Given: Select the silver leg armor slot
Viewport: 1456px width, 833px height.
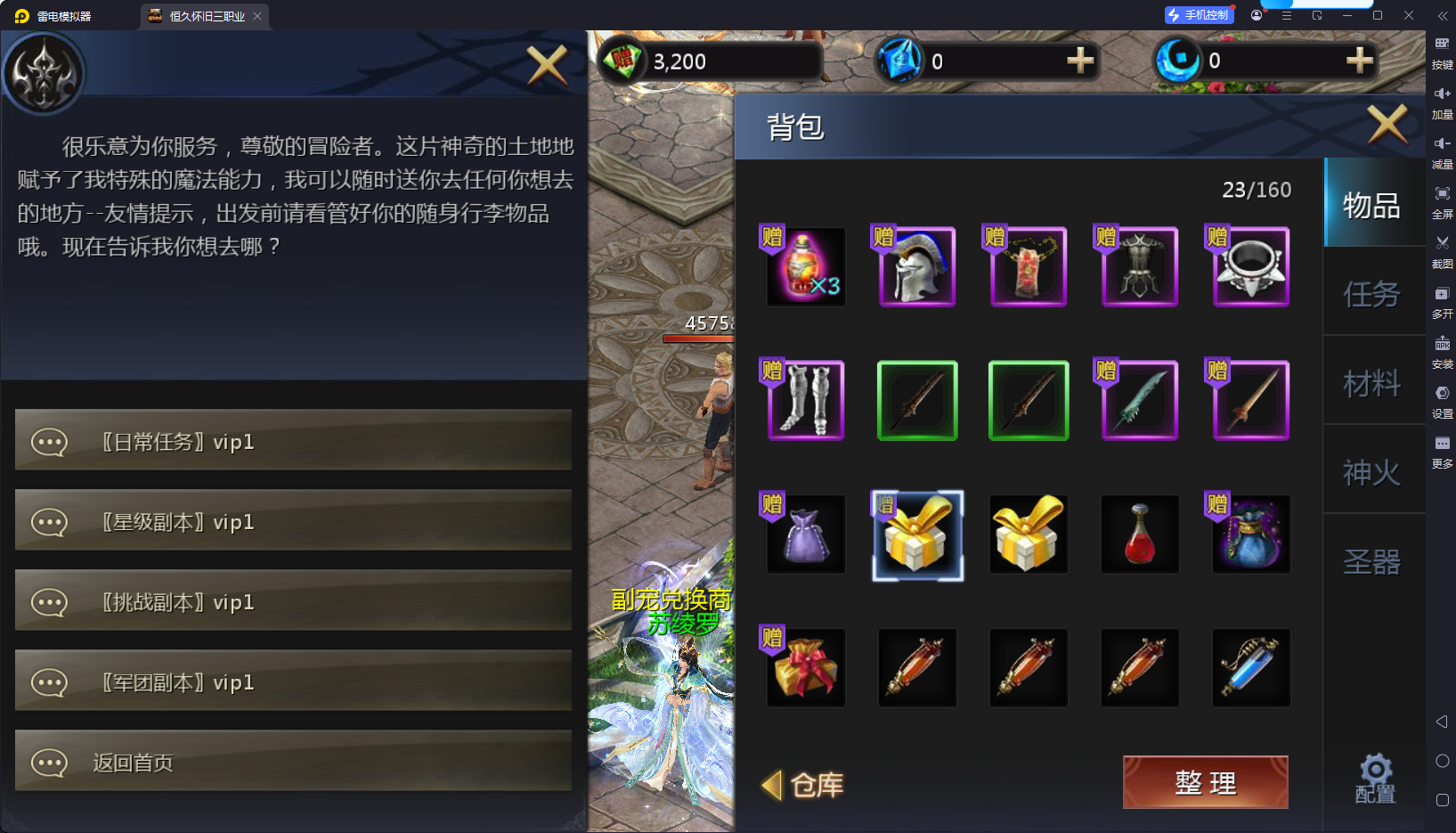Looking at the screenshot, I should [806, 400].
